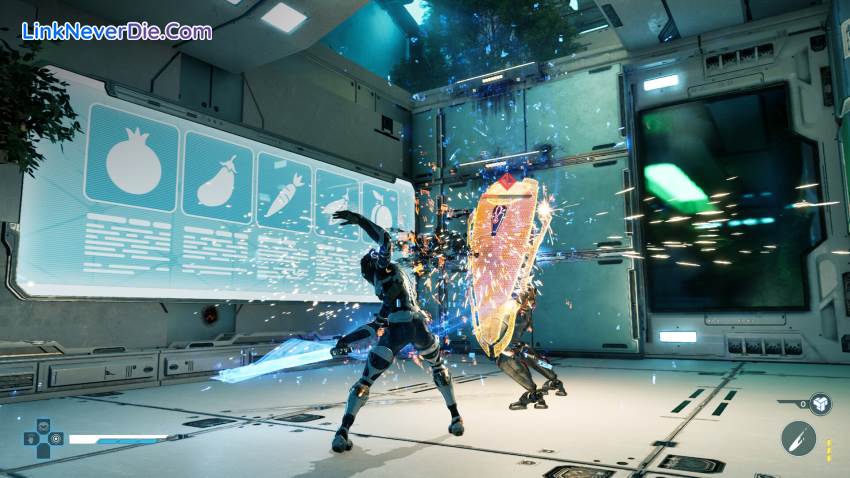Open the LinkNeverDie.Com watermark link
850x478 pixels.
117,31
